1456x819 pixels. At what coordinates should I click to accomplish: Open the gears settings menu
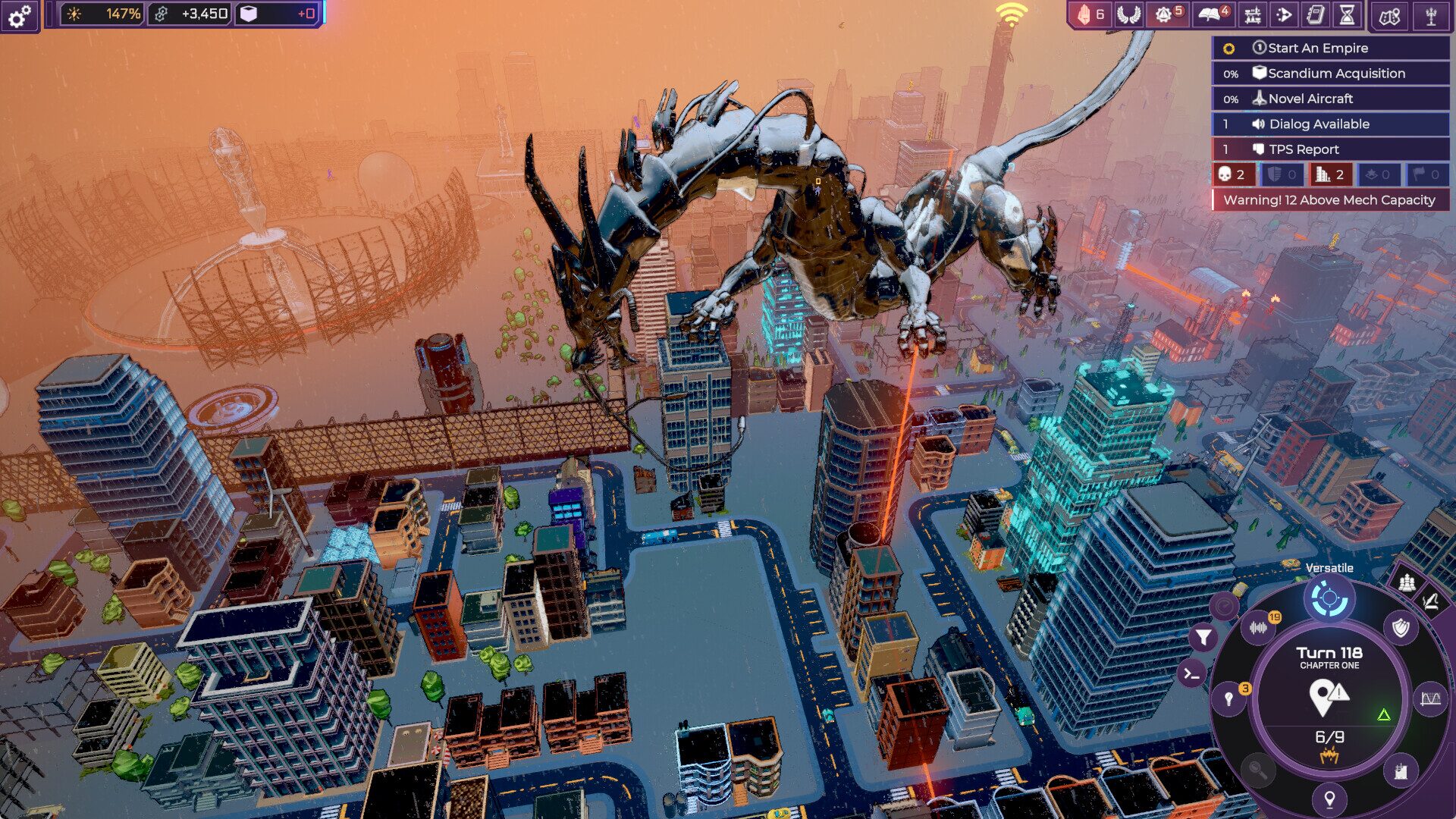point(20,15)
